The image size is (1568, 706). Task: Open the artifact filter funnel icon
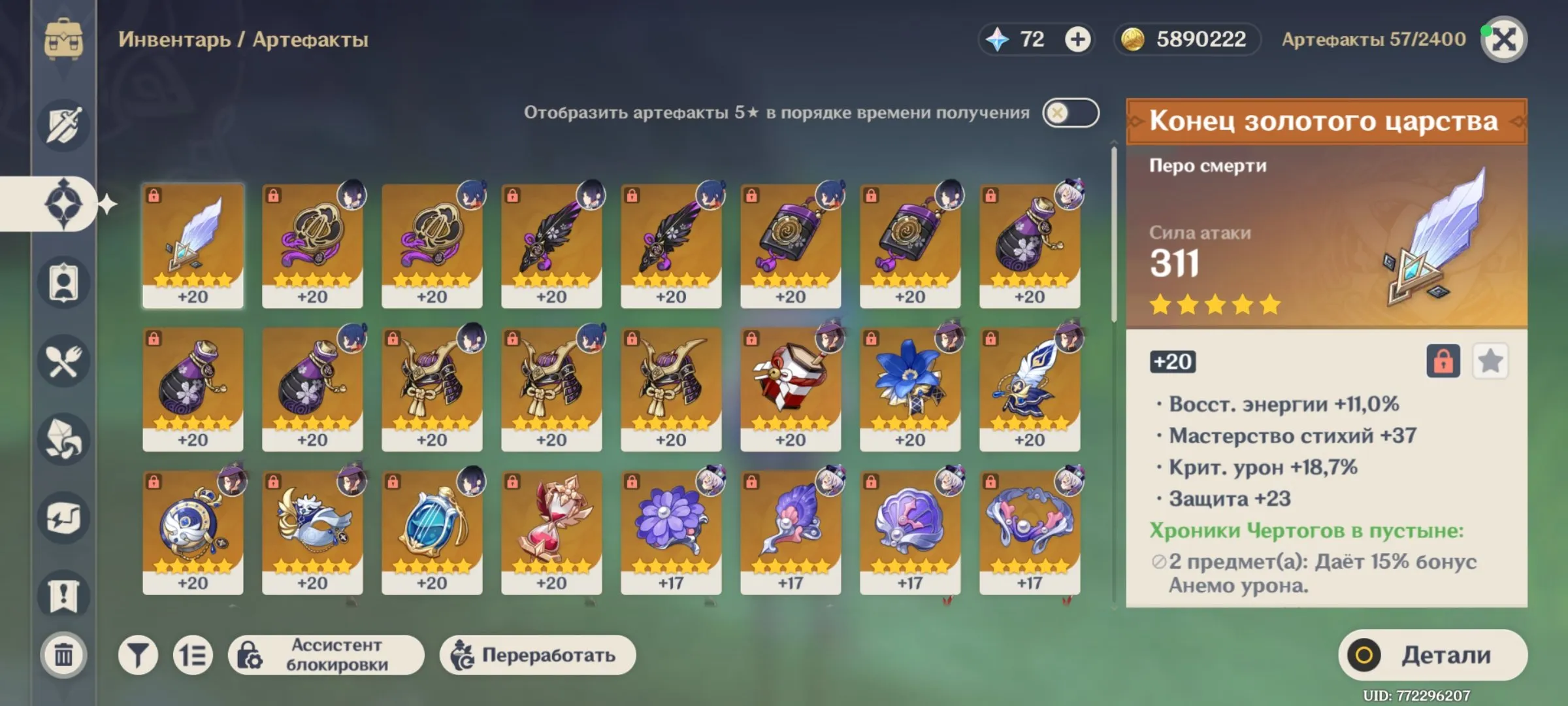137,654
